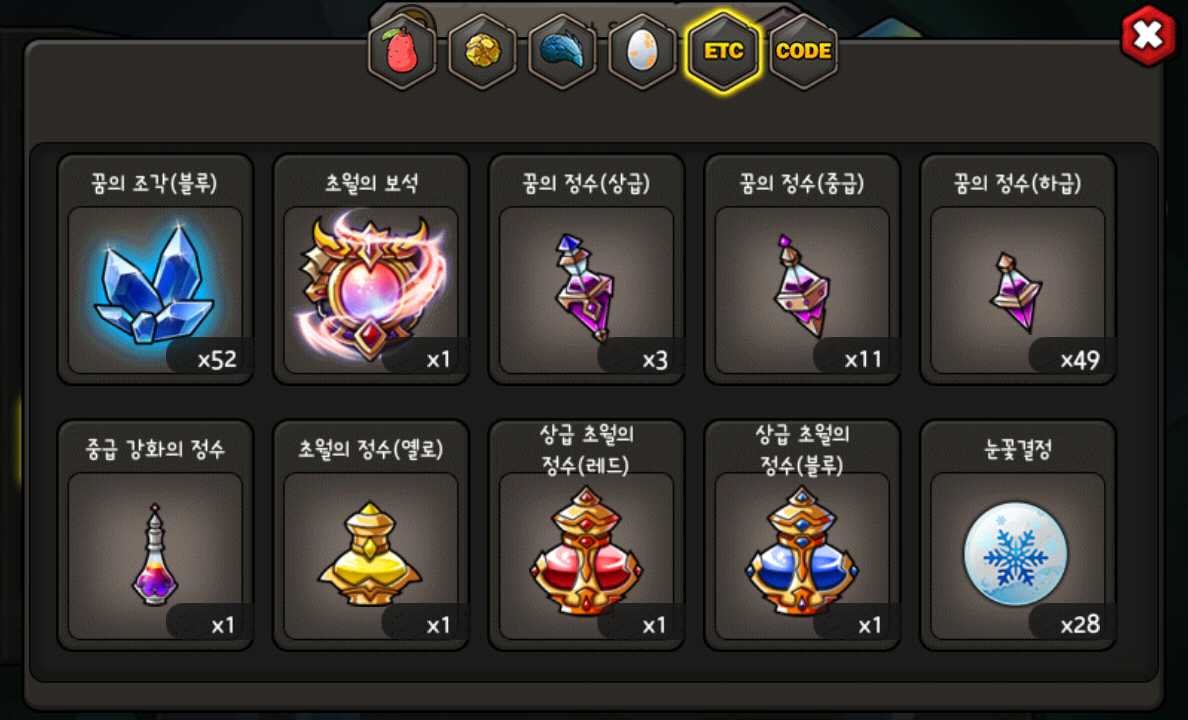Screen dimensions: 1188x720
Task: Switch to the red fruit tab
Action: 403,52
